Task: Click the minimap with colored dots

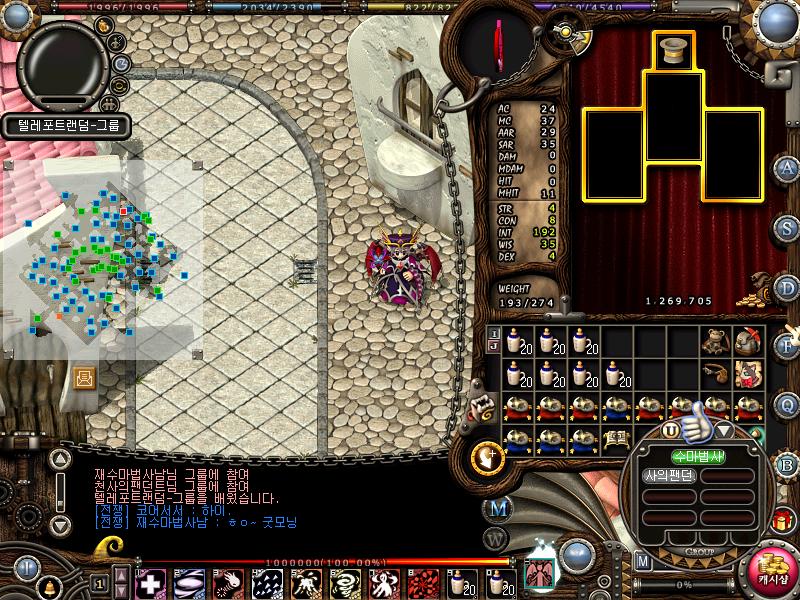Action: click(x=102, y=258)
